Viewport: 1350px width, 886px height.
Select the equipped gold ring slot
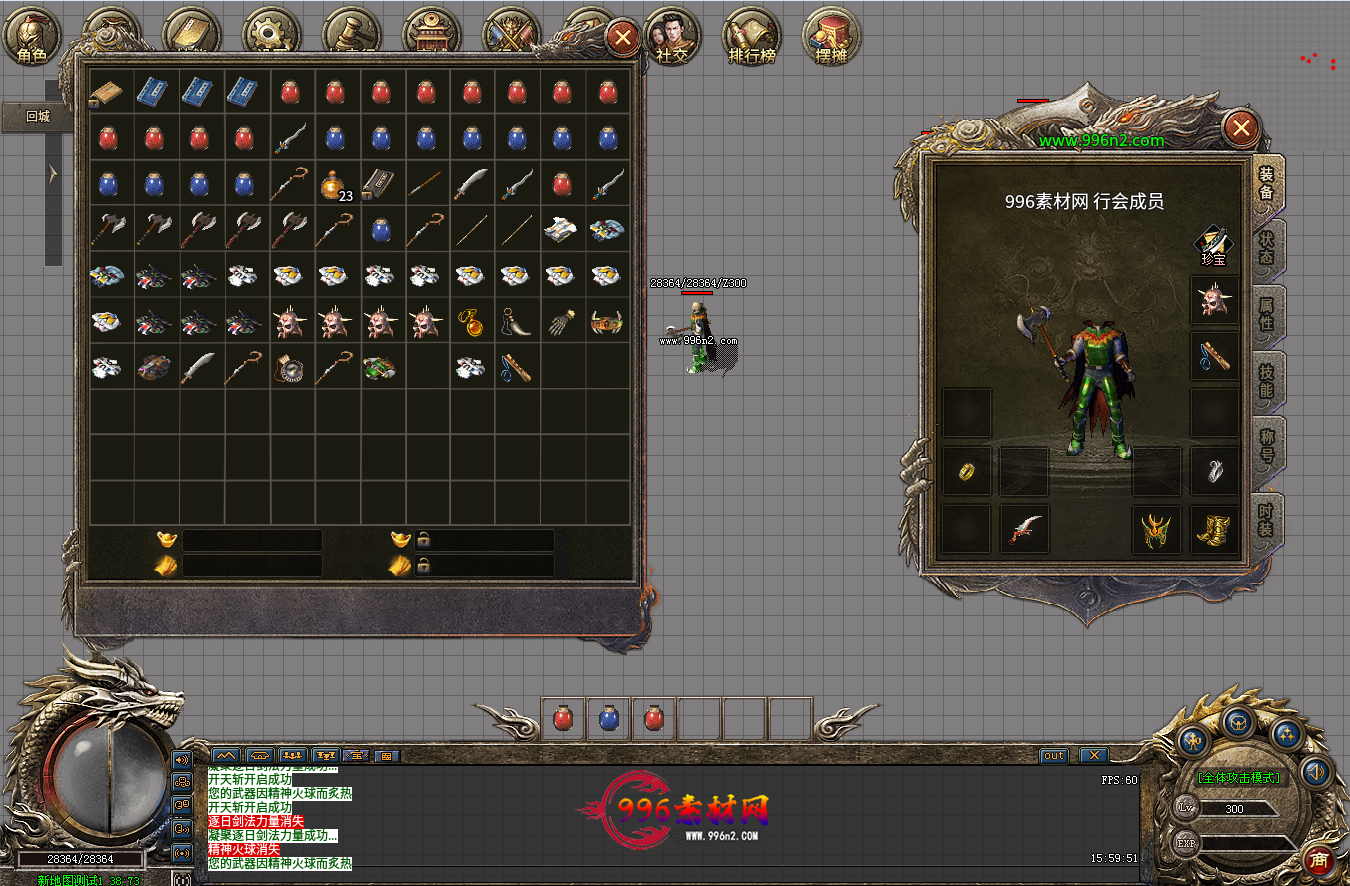(x=967, y=471)
